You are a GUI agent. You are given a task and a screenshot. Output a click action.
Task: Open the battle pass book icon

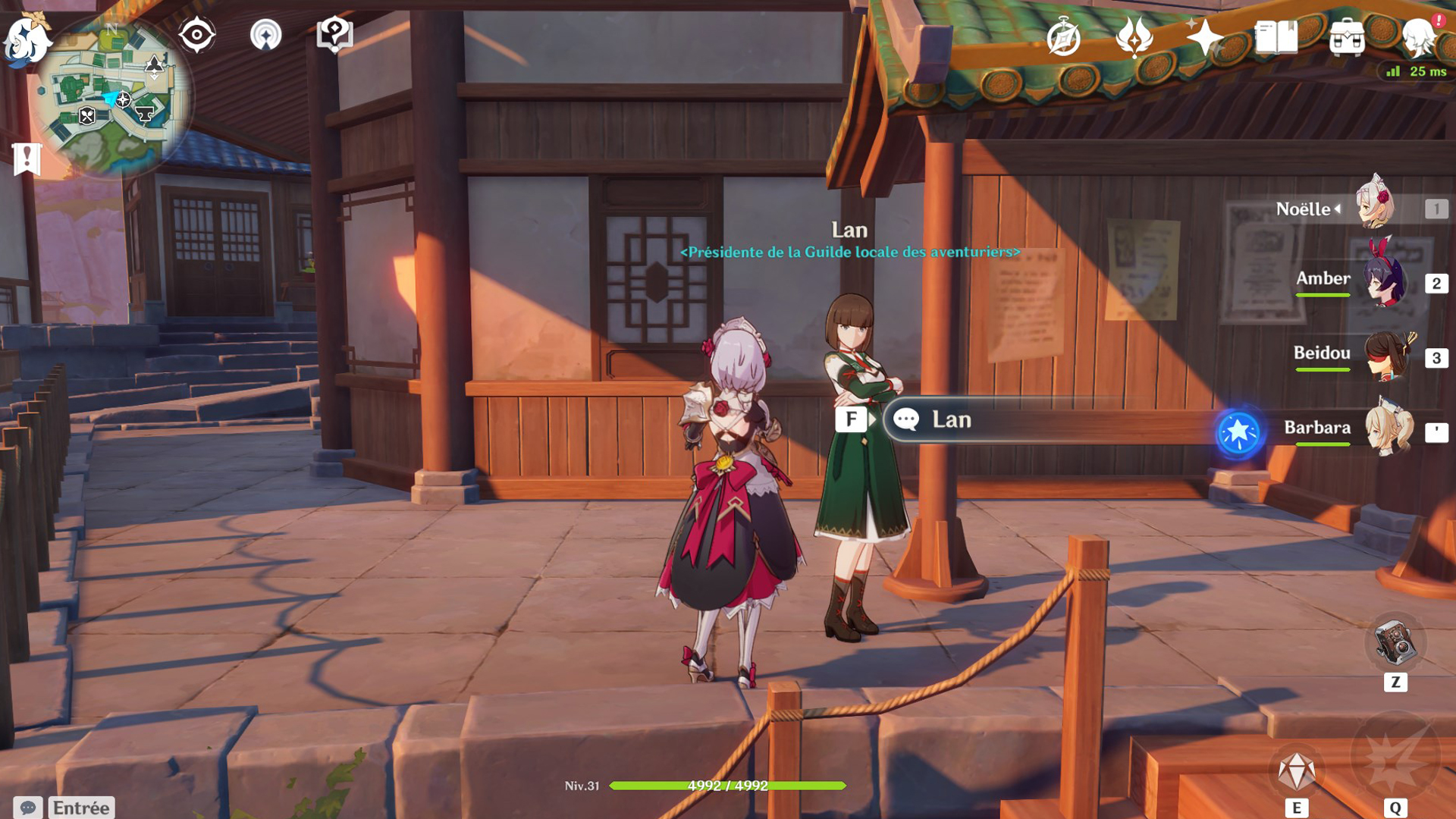tap(1276, 37)
